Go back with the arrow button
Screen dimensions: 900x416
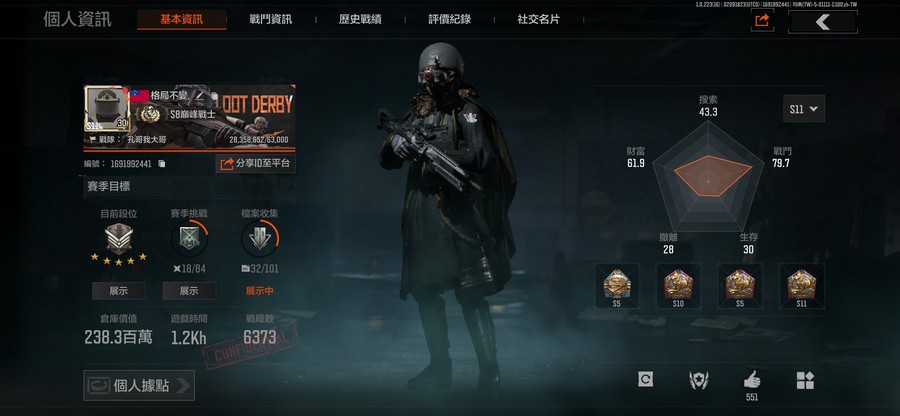point(822,21)
